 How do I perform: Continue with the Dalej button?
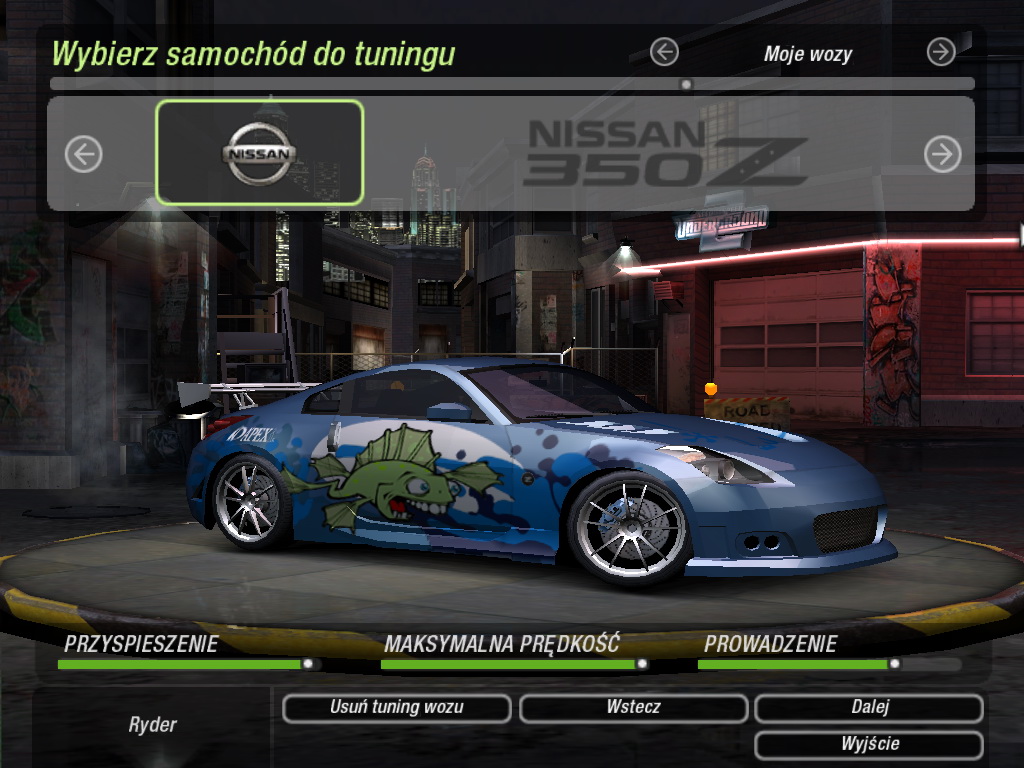pos(869,708)
